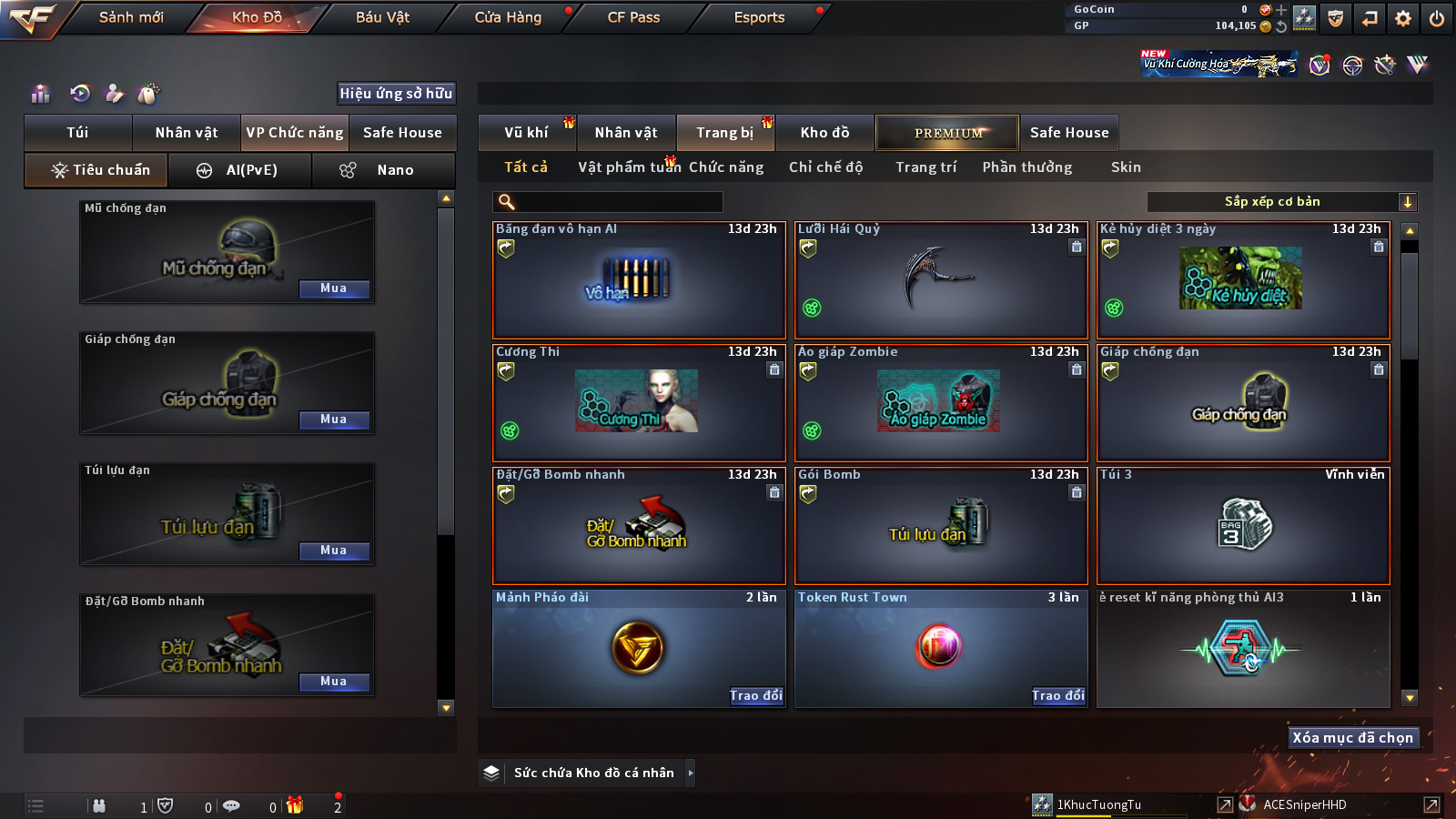Screen dimensions: 1456x819
Task: Switch to the Nano tab
Action: [383, 170]
